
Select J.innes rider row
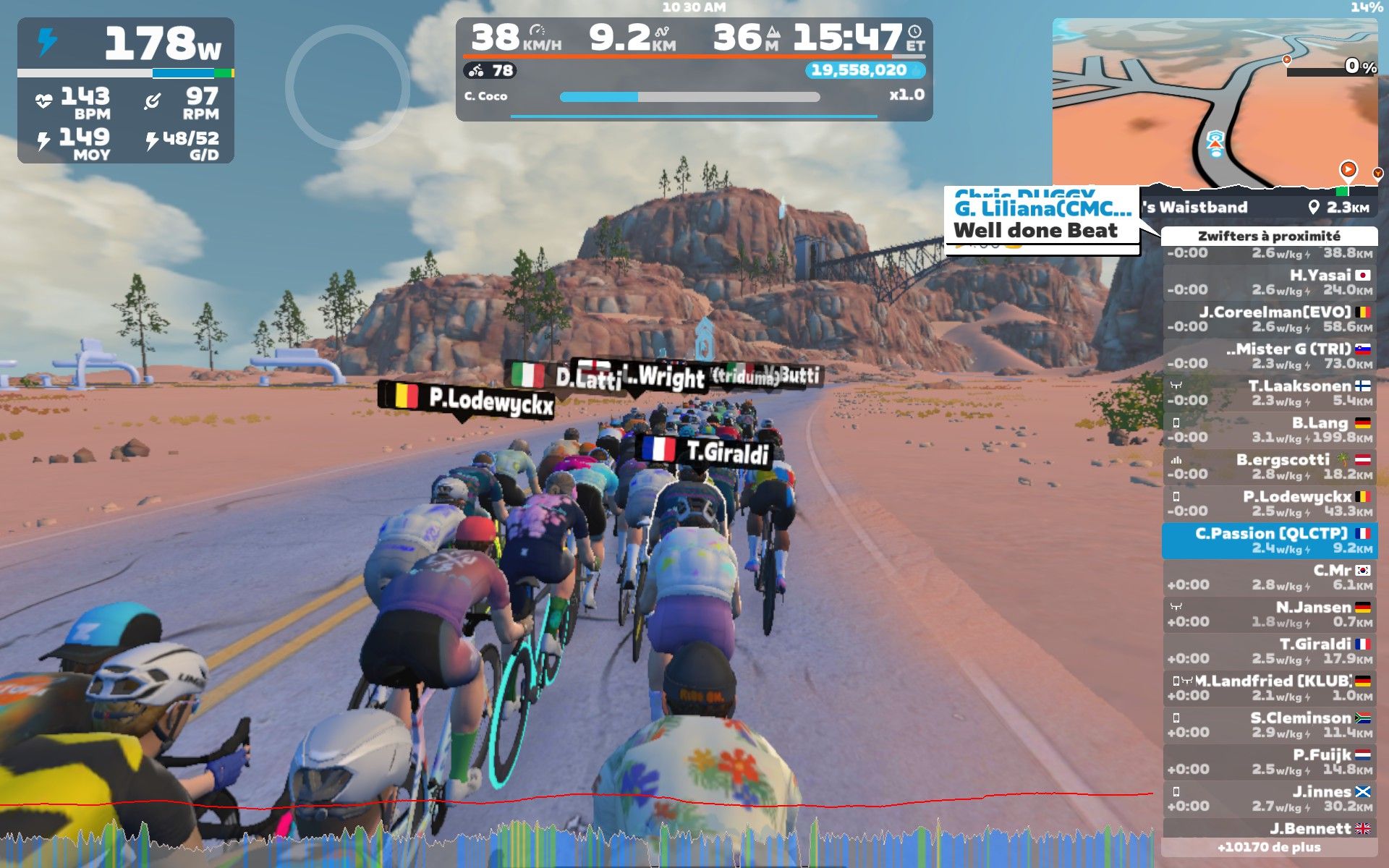coord(1269,799)
